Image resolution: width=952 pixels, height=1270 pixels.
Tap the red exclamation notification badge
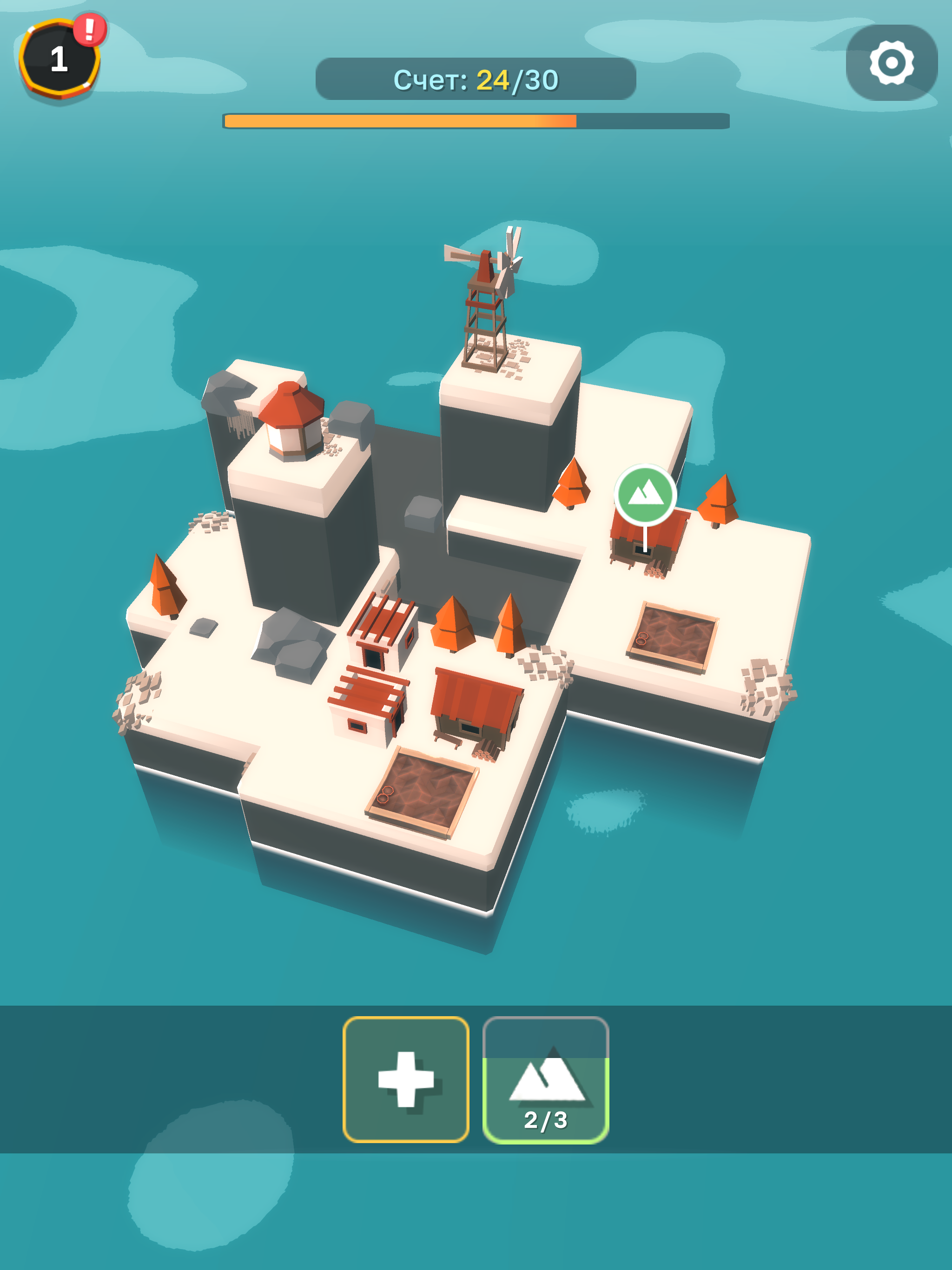tap(89, 30)
